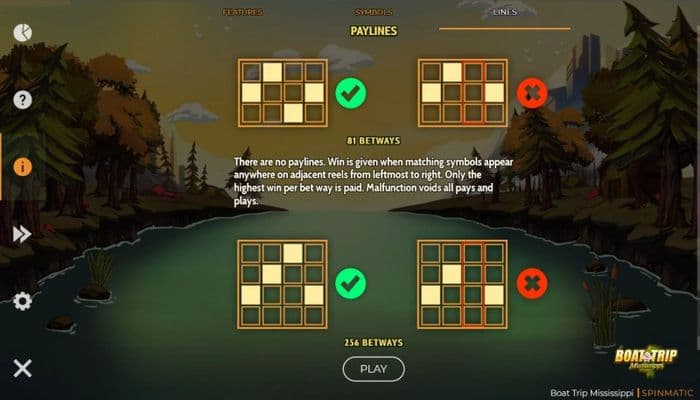Click the Play button

click(x=373, y=368)
